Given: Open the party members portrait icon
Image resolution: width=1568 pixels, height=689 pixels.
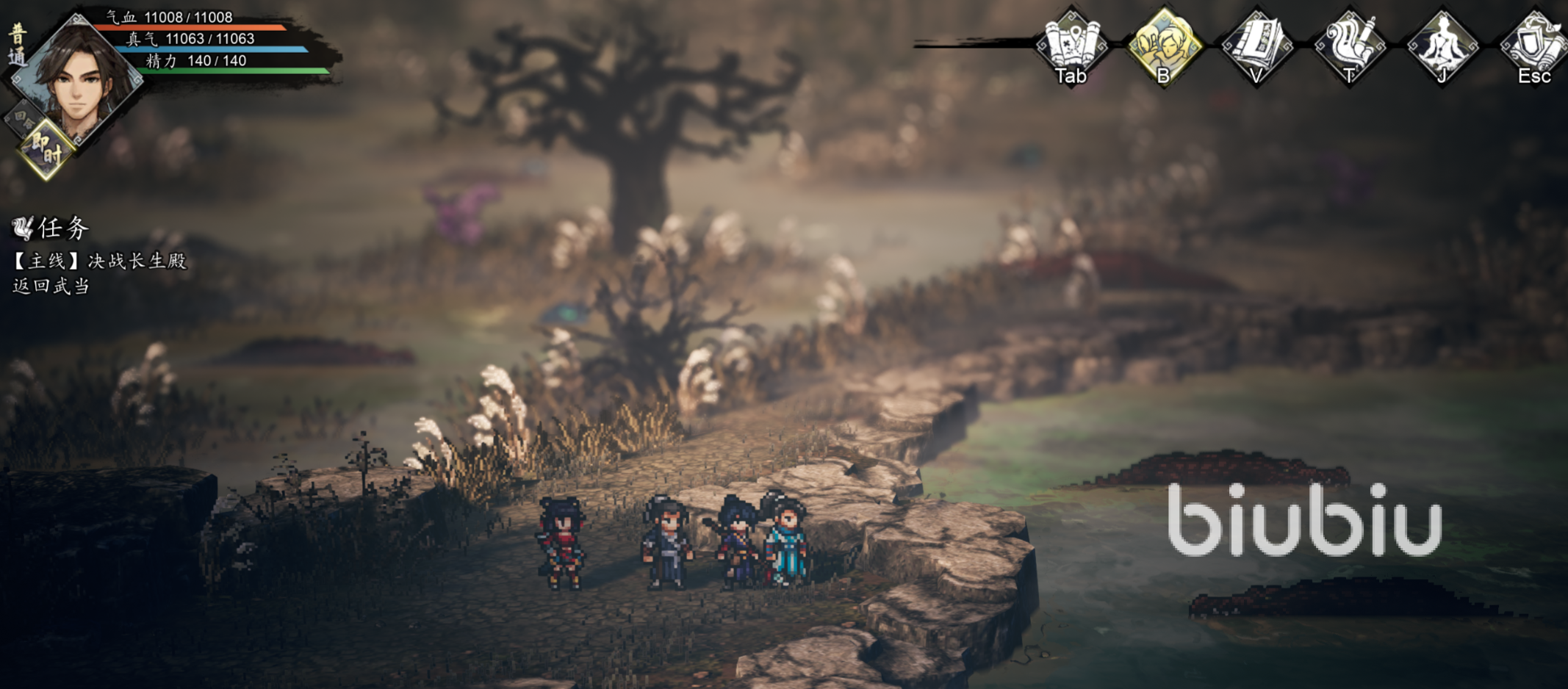Looking at the screenshot, I should click(x=1164, y=44).
